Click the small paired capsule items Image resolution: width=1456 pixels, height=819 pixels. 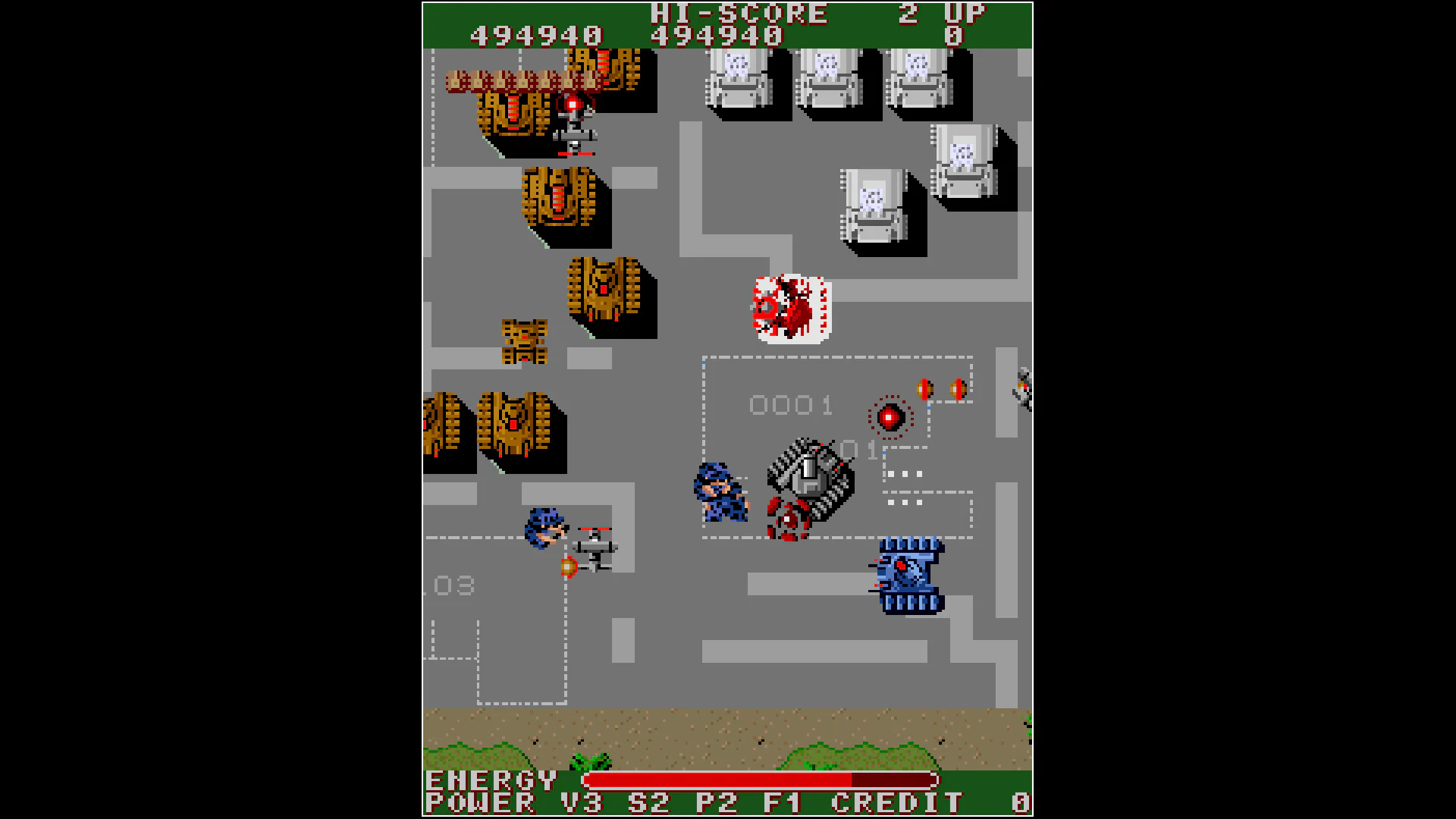(x=940, y=388)
